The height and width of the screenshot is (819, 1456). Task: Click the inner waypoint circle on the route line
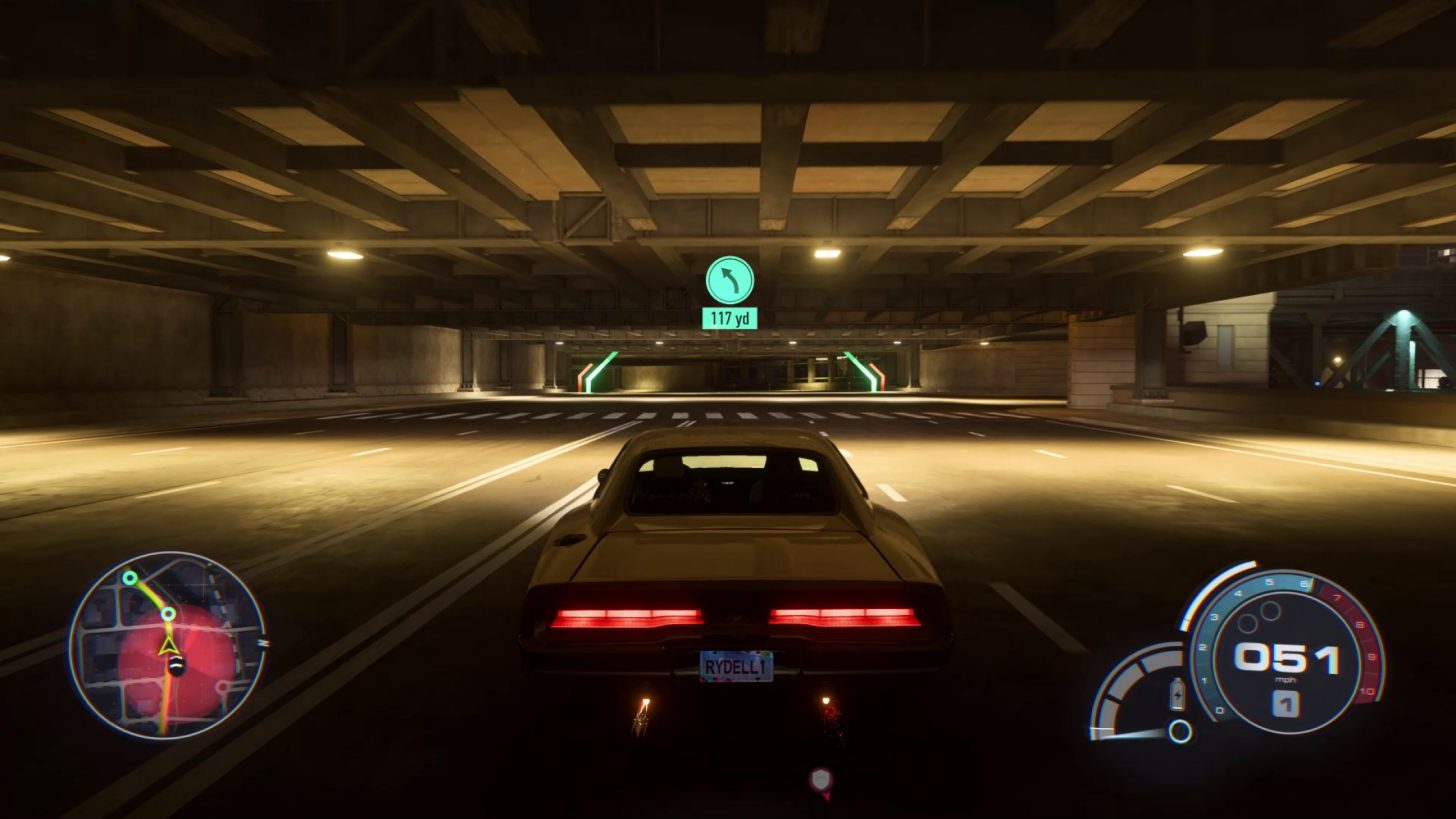coord(168,616)
